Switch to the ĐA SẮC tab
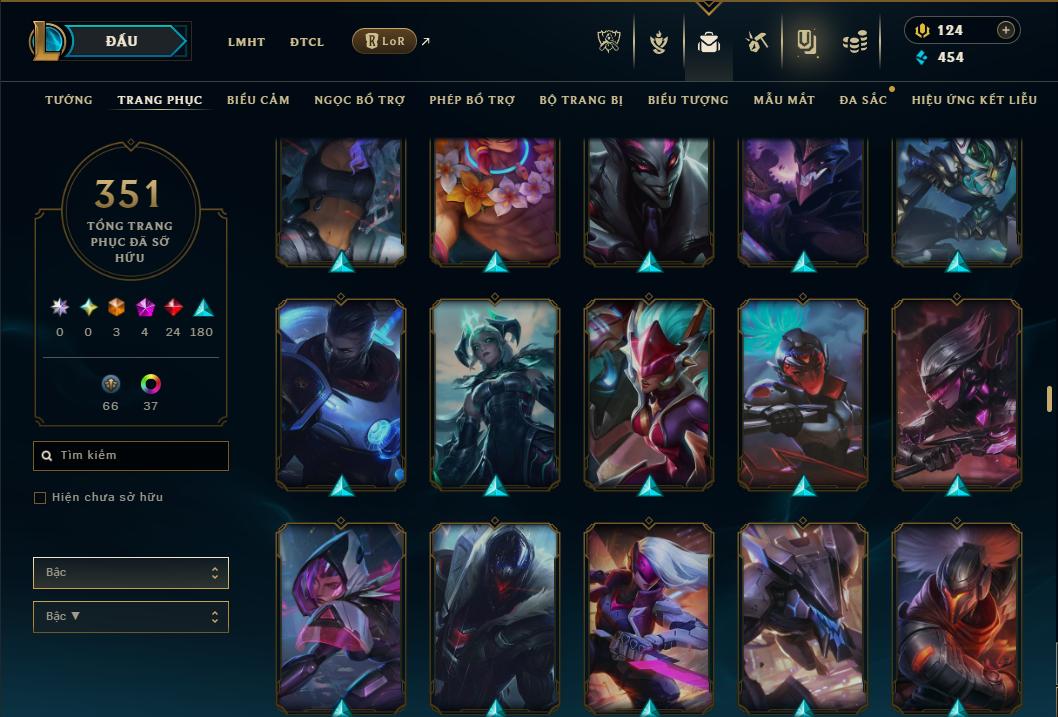Image resolution: width=1058 pixels, height=717 pixels. point(863,100)
